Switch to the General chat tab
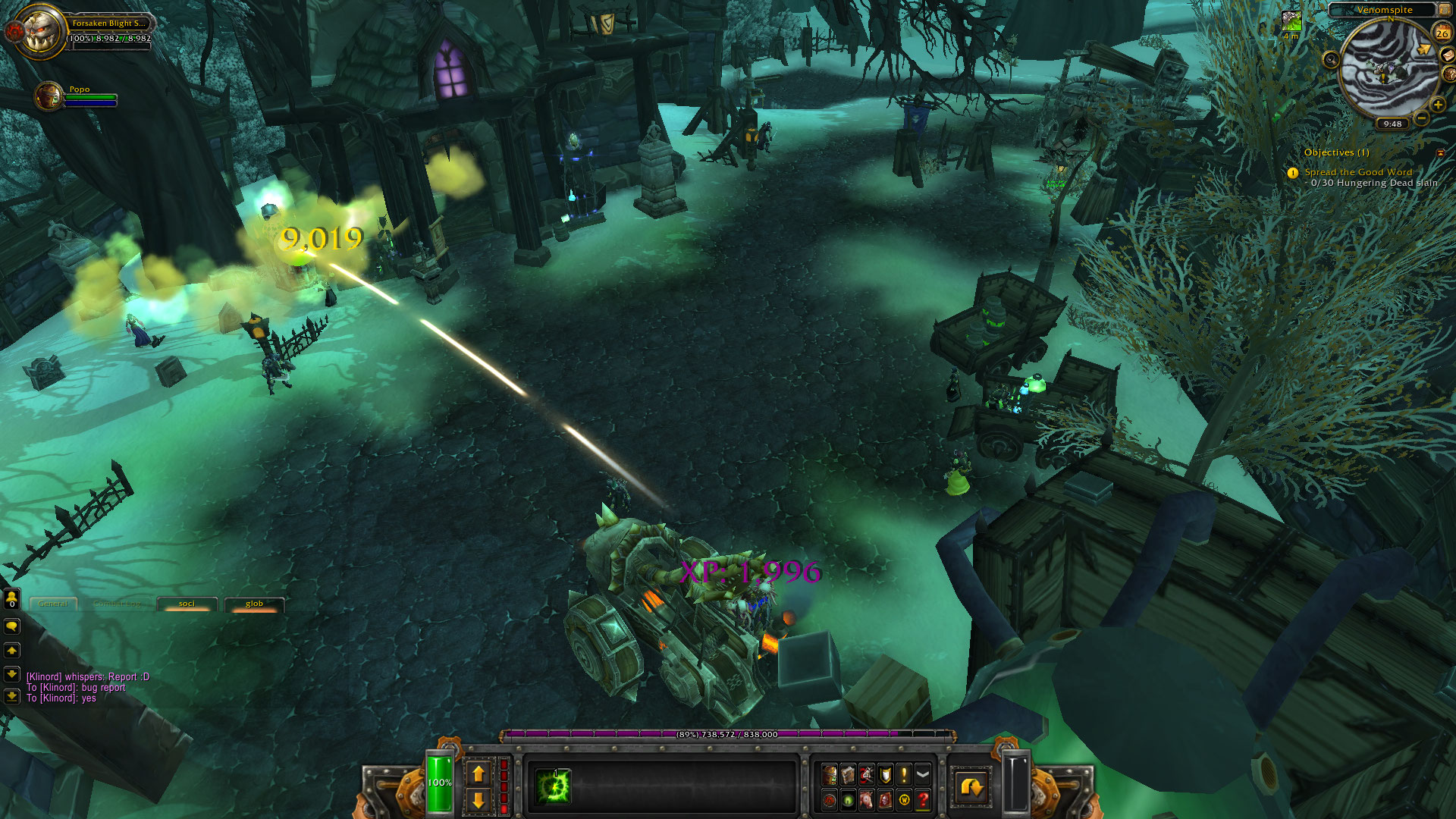The height and width of the screenshot is (819, 1456). [x=53, y=604]
